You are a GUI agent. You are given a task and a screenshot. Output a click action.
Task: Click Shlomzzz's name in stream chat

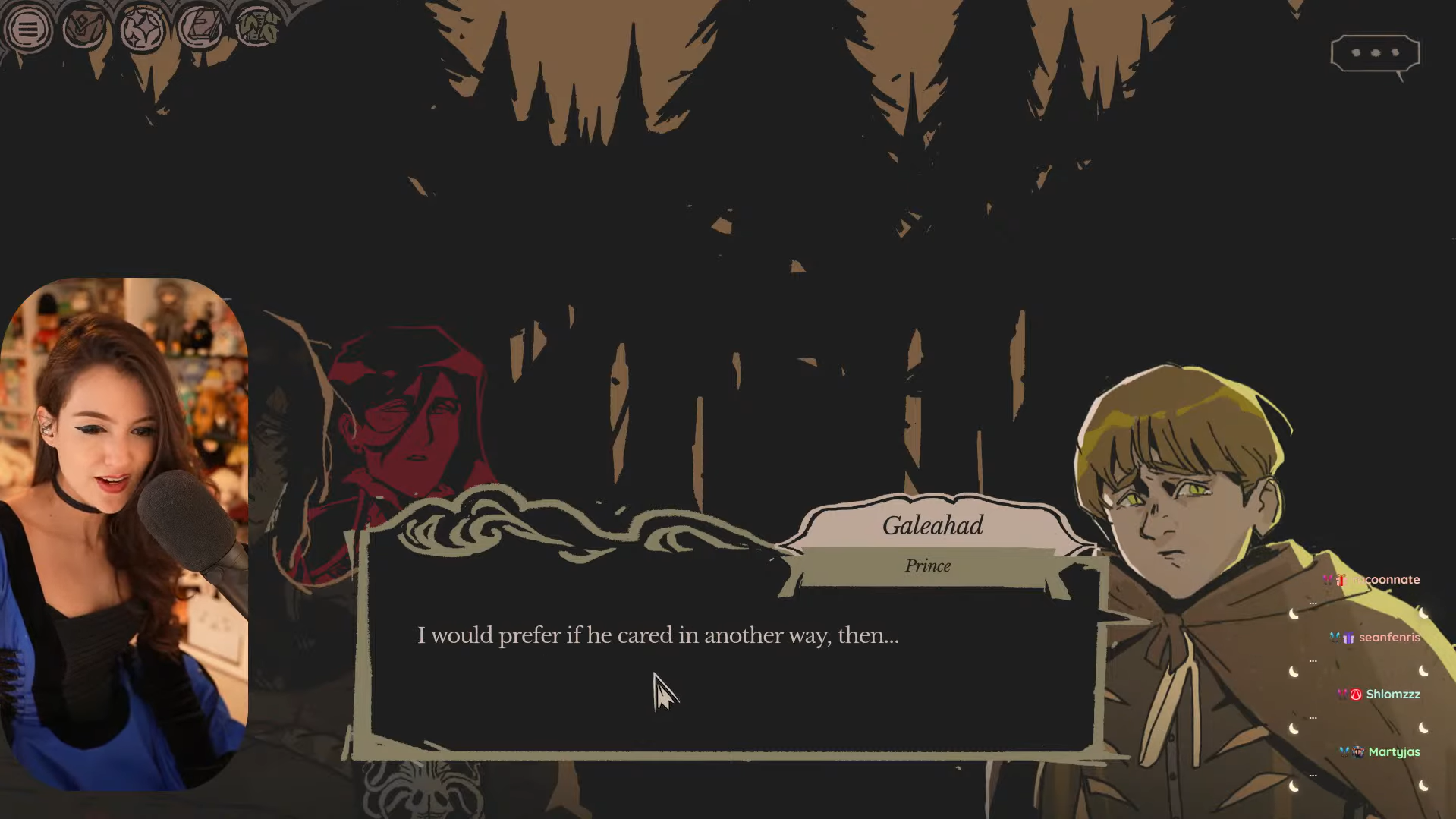[1392, 694]
